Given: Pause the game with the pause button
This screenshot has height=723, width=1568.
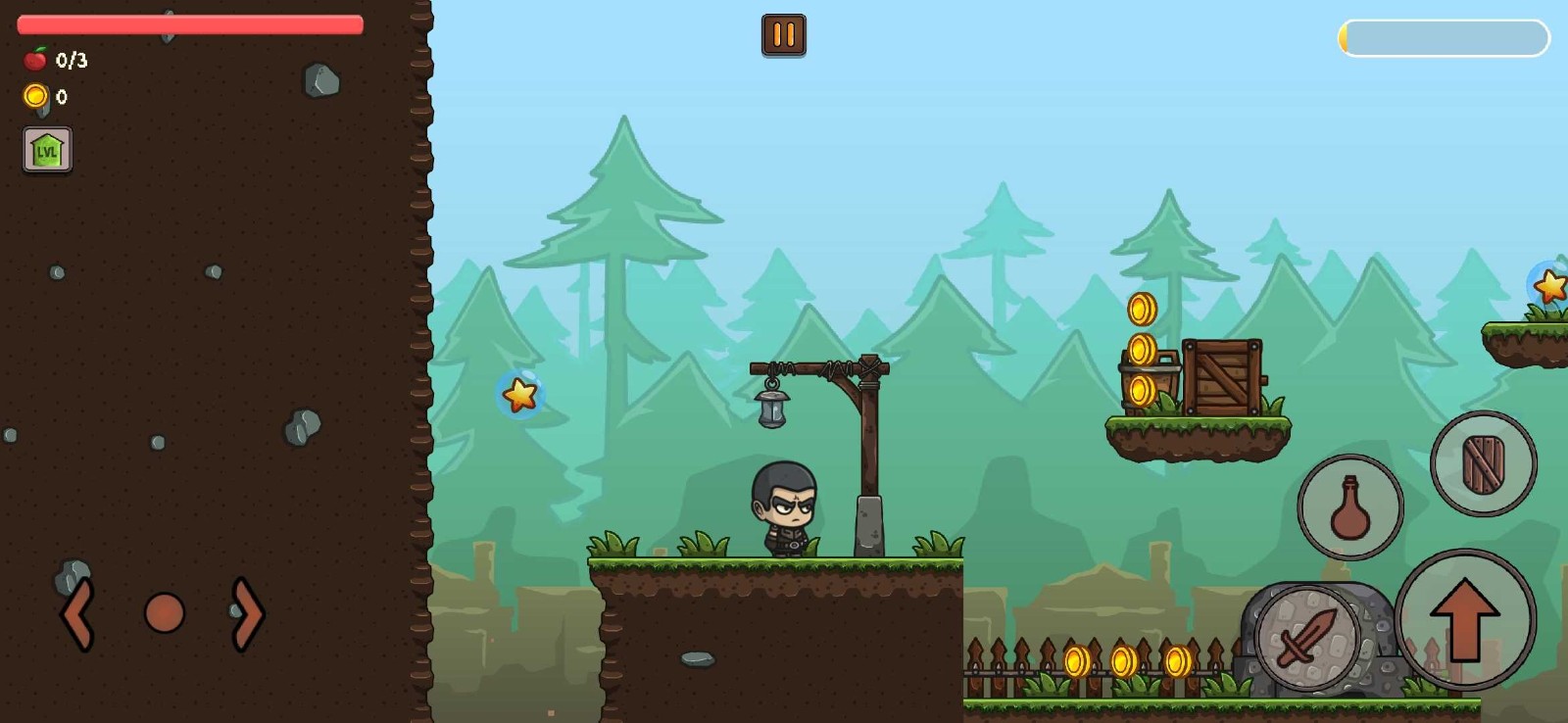Looking at the screenshot, I should 783,35.
